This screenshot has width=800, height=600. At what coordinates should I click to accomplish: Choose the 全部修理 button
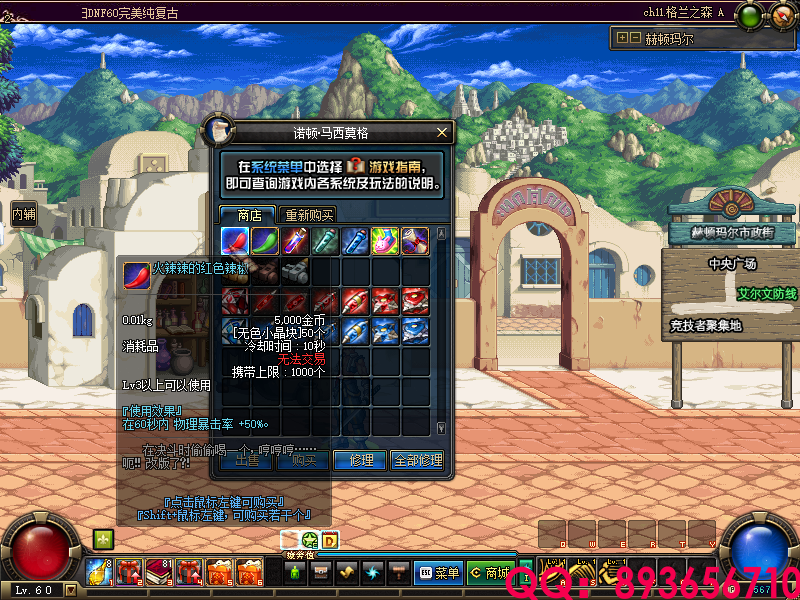tap(417, 460)
